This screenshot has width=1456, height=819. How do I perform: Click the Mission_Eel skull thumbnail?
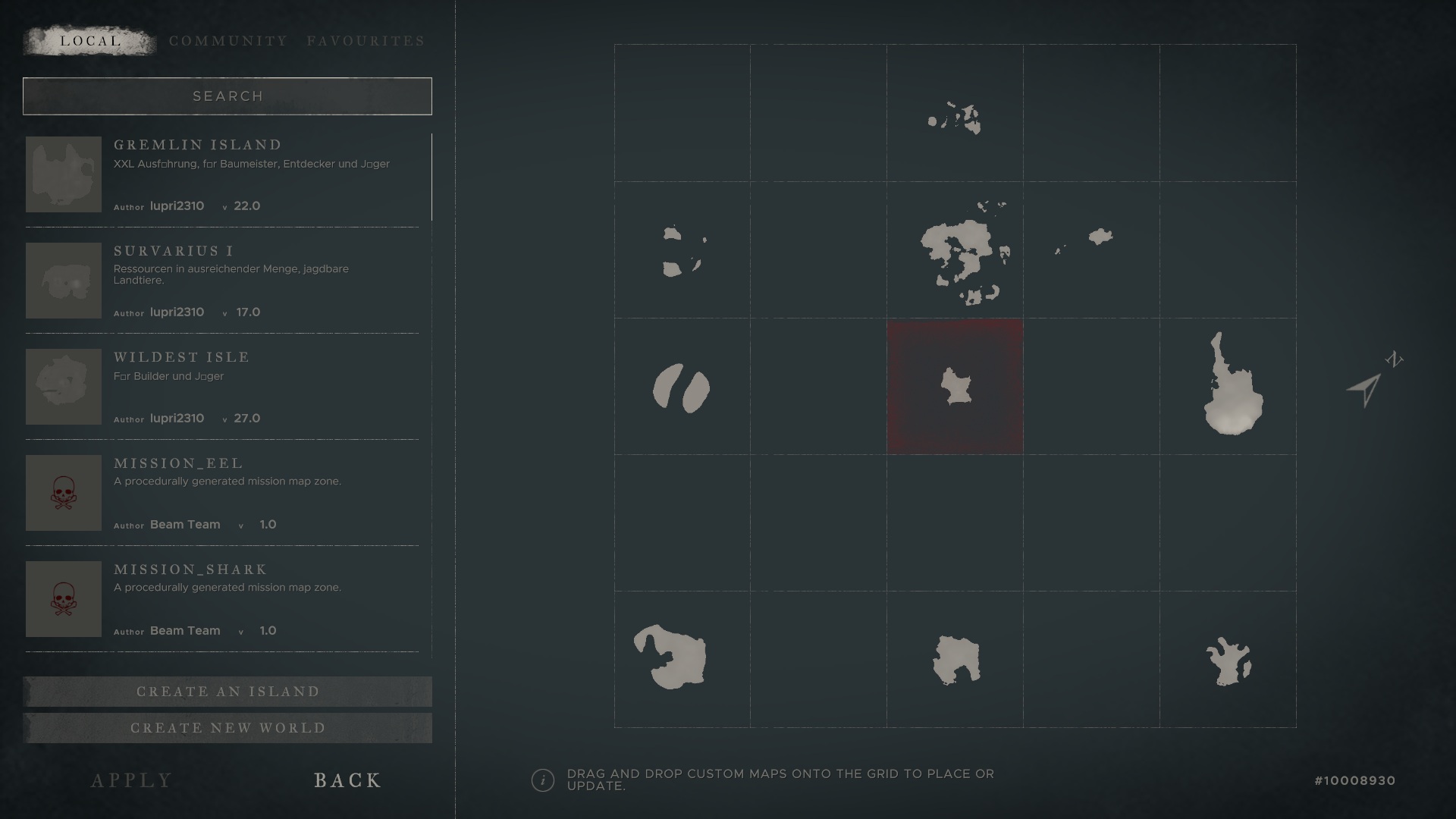pyautogui.click(x=64, y=493)
